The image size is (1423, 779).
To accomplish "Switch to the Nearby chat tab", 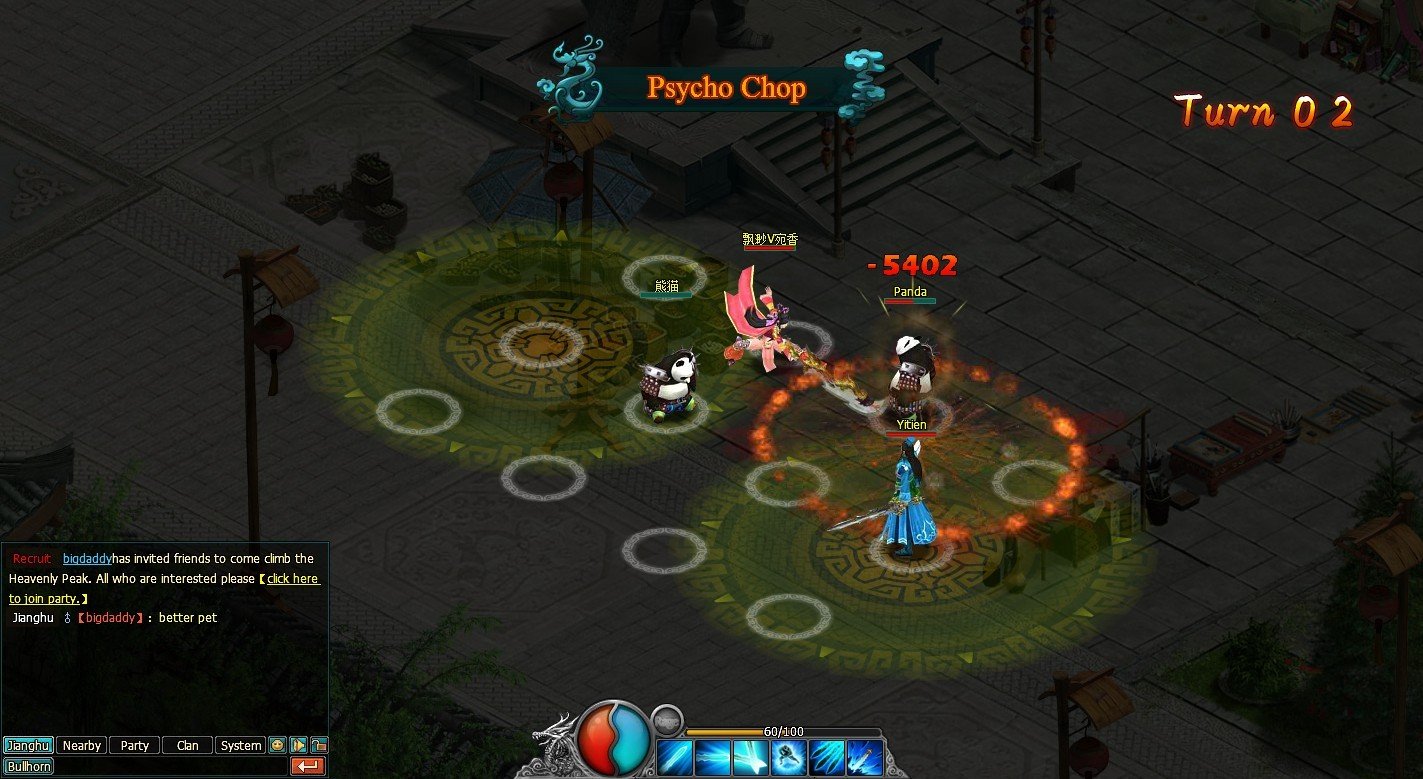I will click(x=80, y=745).
